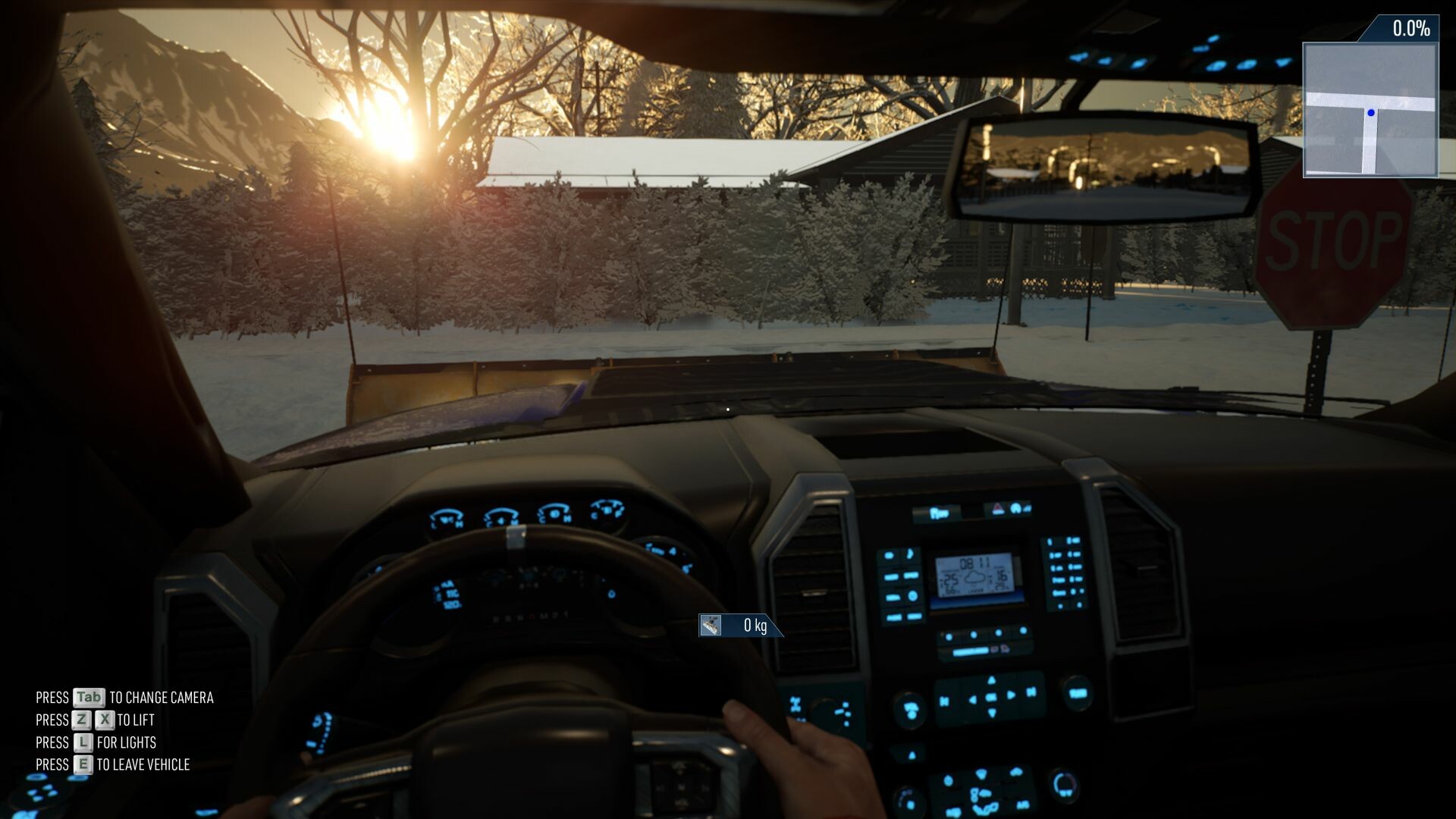This screenshot has width=1456, height=819.
Task: Click the 0.0% completion indicator
Action: [x=1412, y=29]
